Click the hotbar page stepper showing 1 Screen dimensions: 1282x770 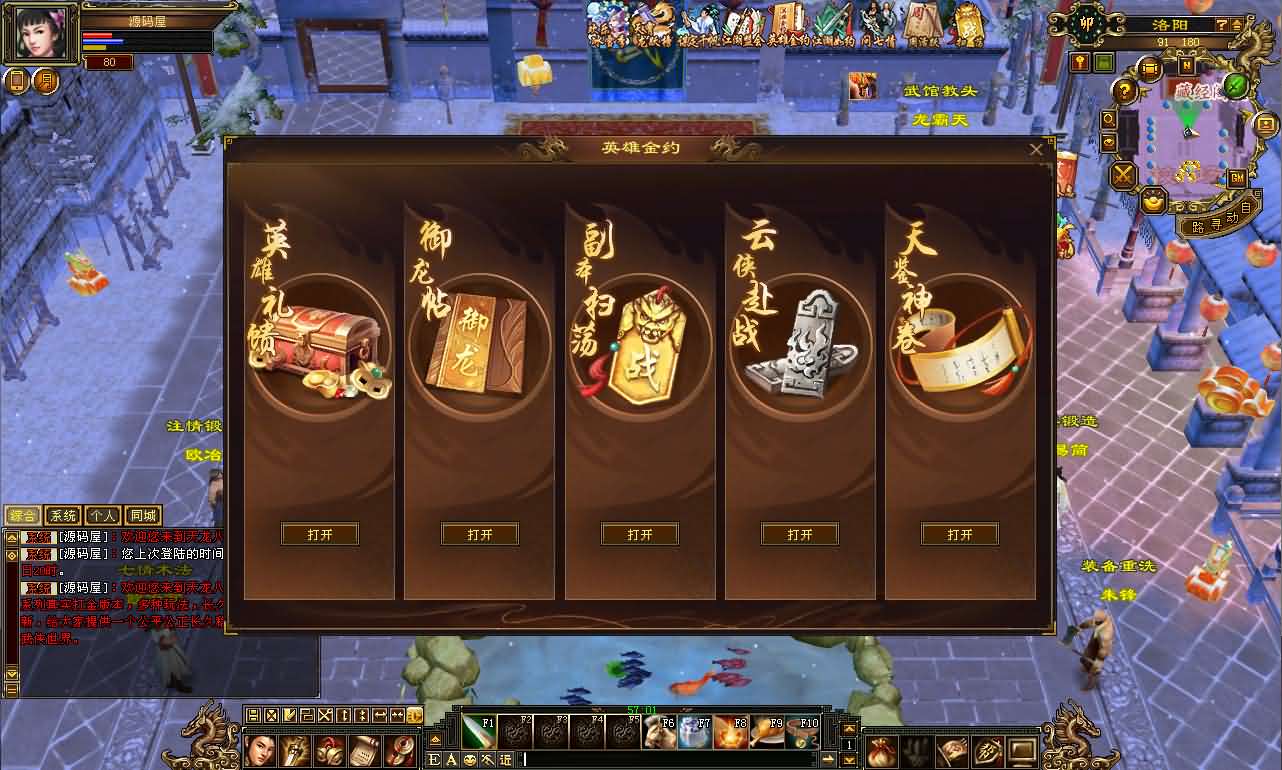[x=849, y=744]
